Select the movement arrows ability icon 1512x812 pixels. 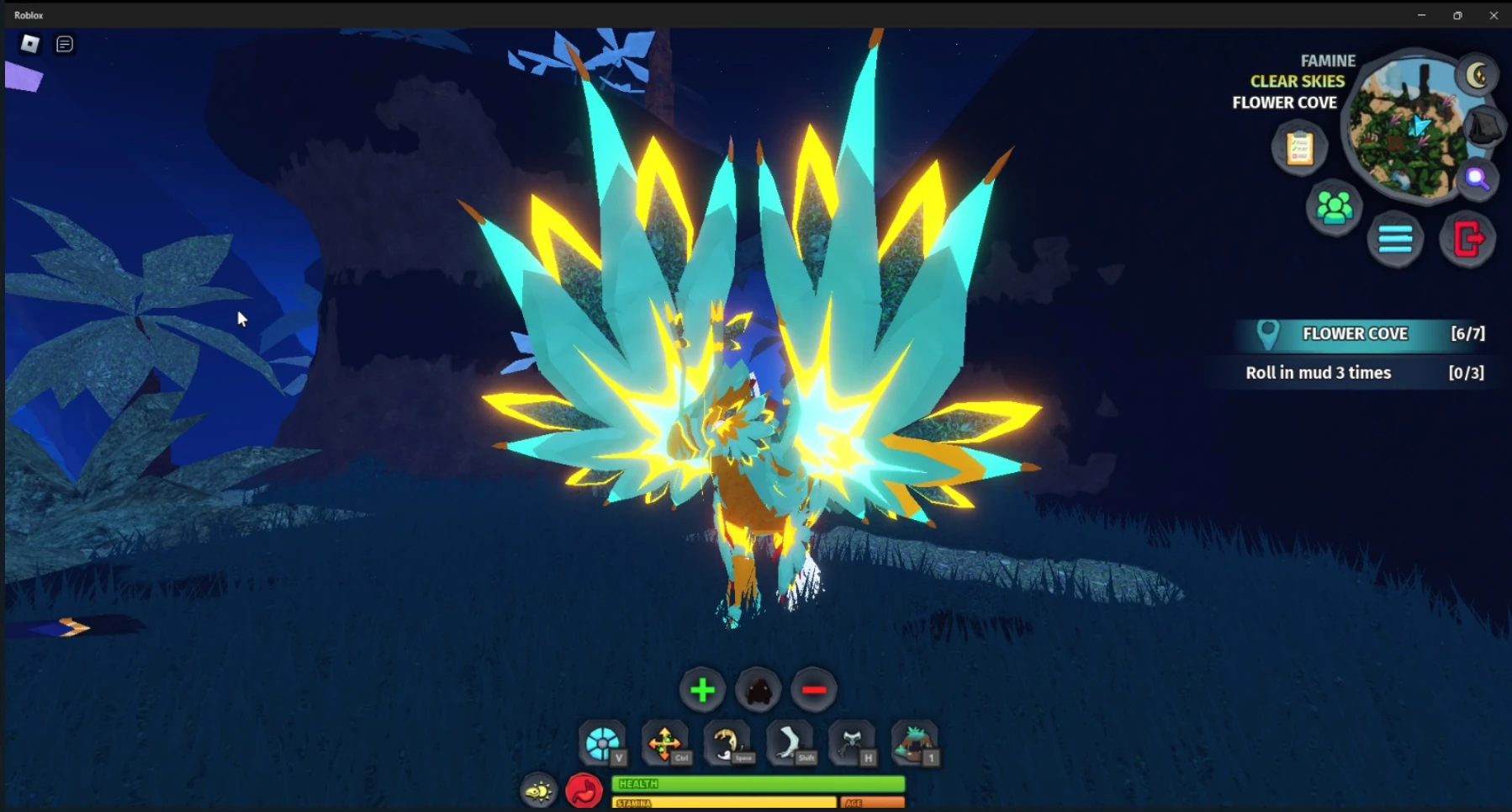pos(666,744)
